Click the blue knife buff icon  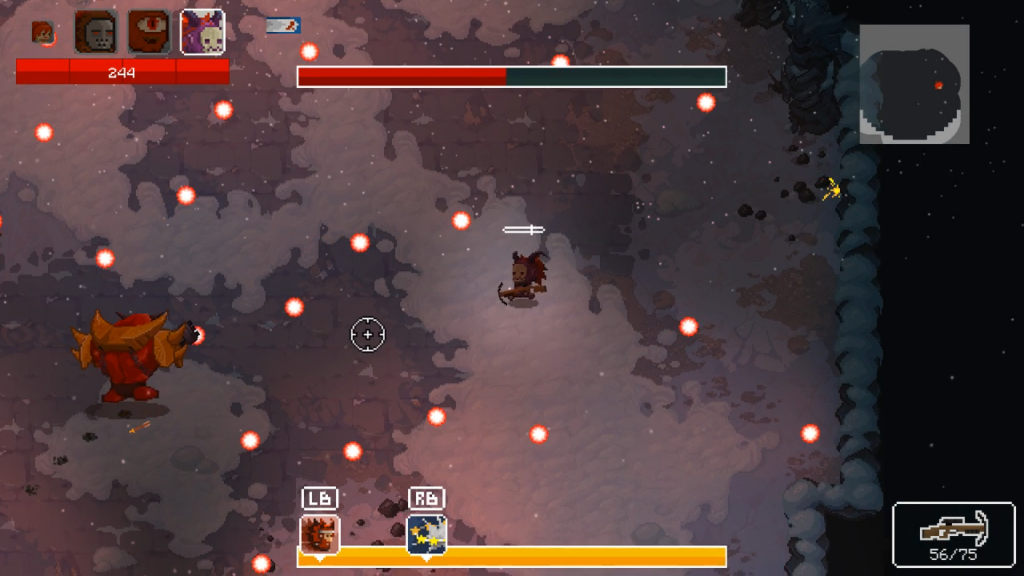pyautogui.click(x=283, y=26)
